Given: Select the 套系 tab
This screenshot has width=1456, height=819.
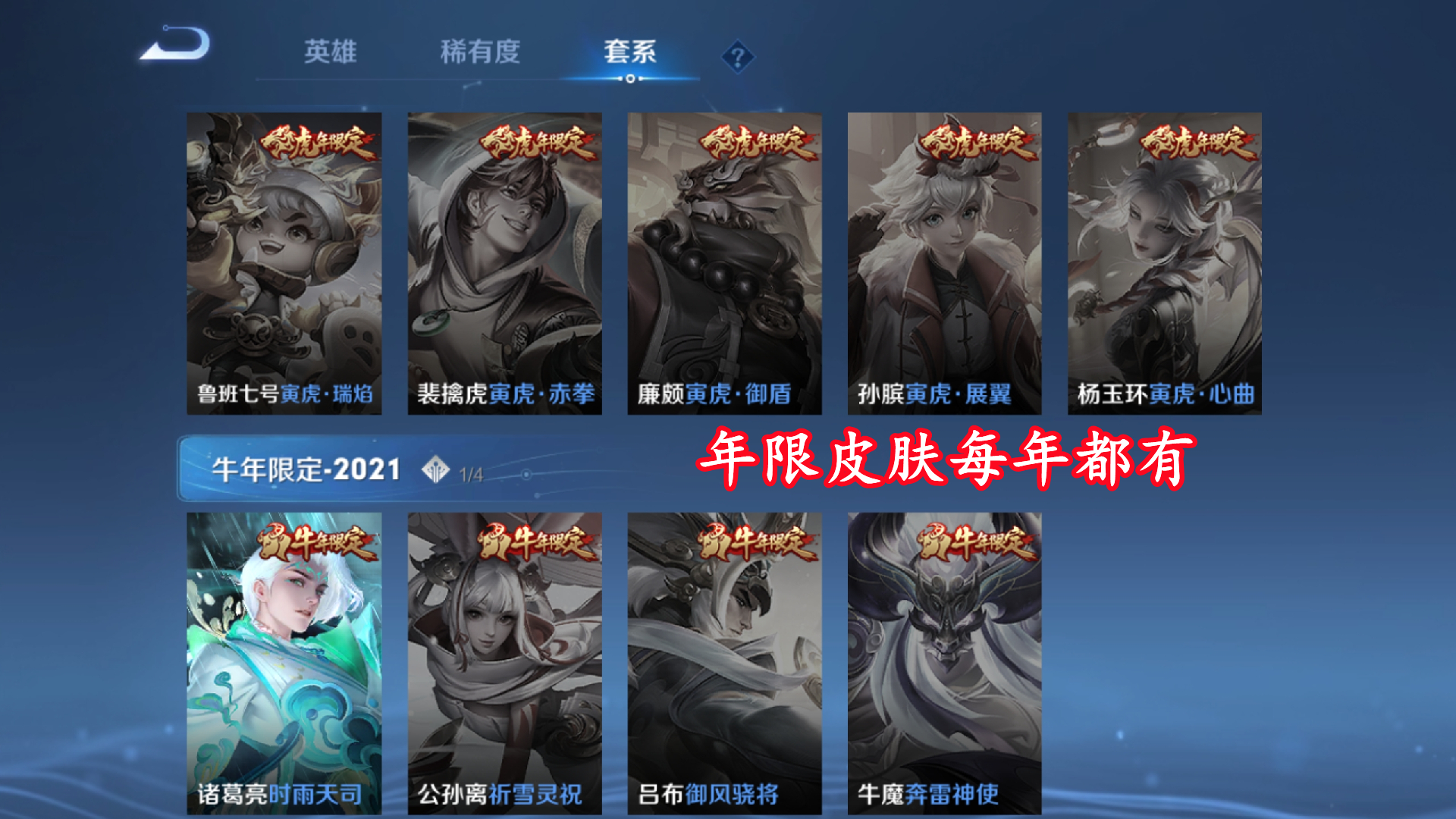Looking at the screenshot, I should 629,49.
